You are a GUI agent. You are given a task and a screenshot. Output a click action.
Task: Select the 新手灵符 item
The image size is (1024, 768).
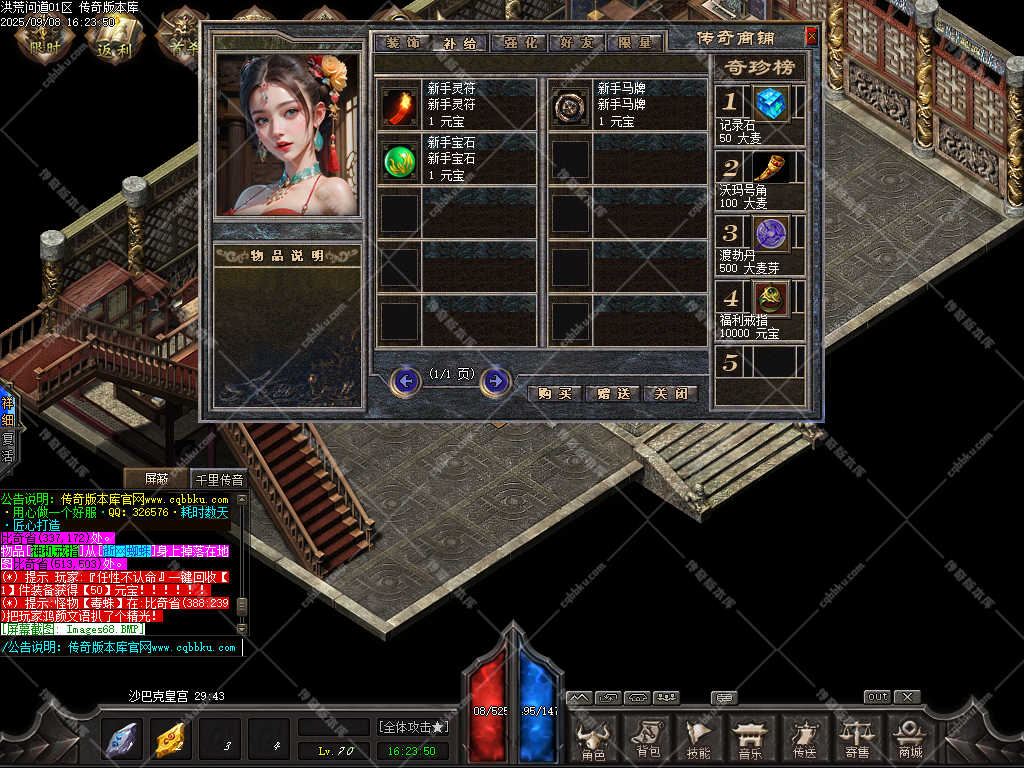click(x=399, y=105)
